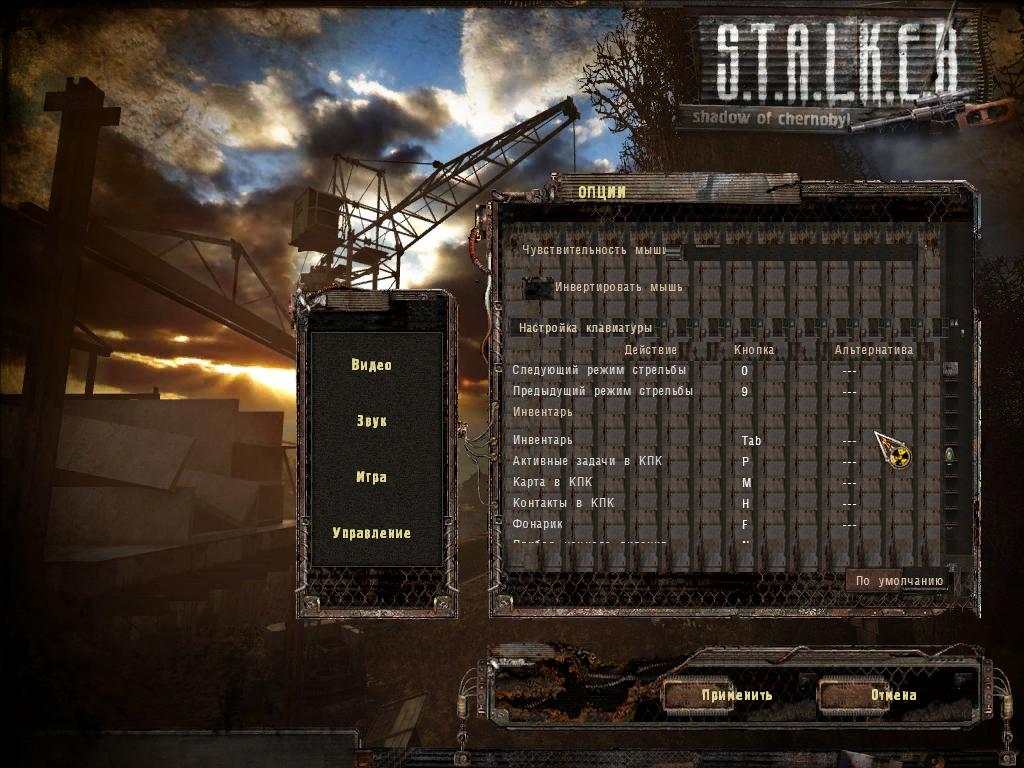Cancel changes with the Отмена button
Image resolution: width=1024 pixels, height=768 pixels.
(892, 695)
